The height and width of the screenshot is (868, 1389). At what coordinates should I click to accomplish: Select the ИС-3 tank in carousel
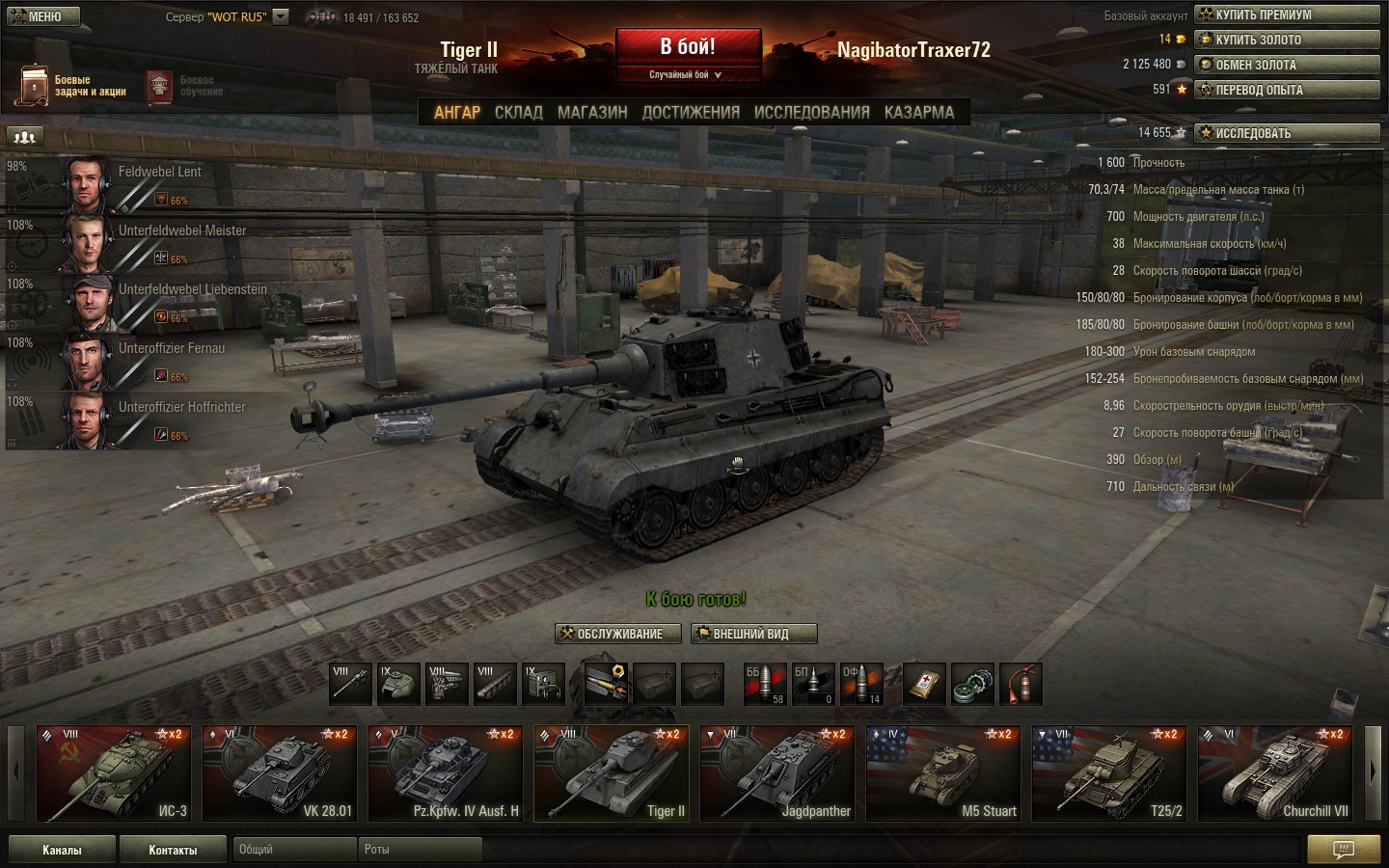pyautogui.click(x=113, y=773)
